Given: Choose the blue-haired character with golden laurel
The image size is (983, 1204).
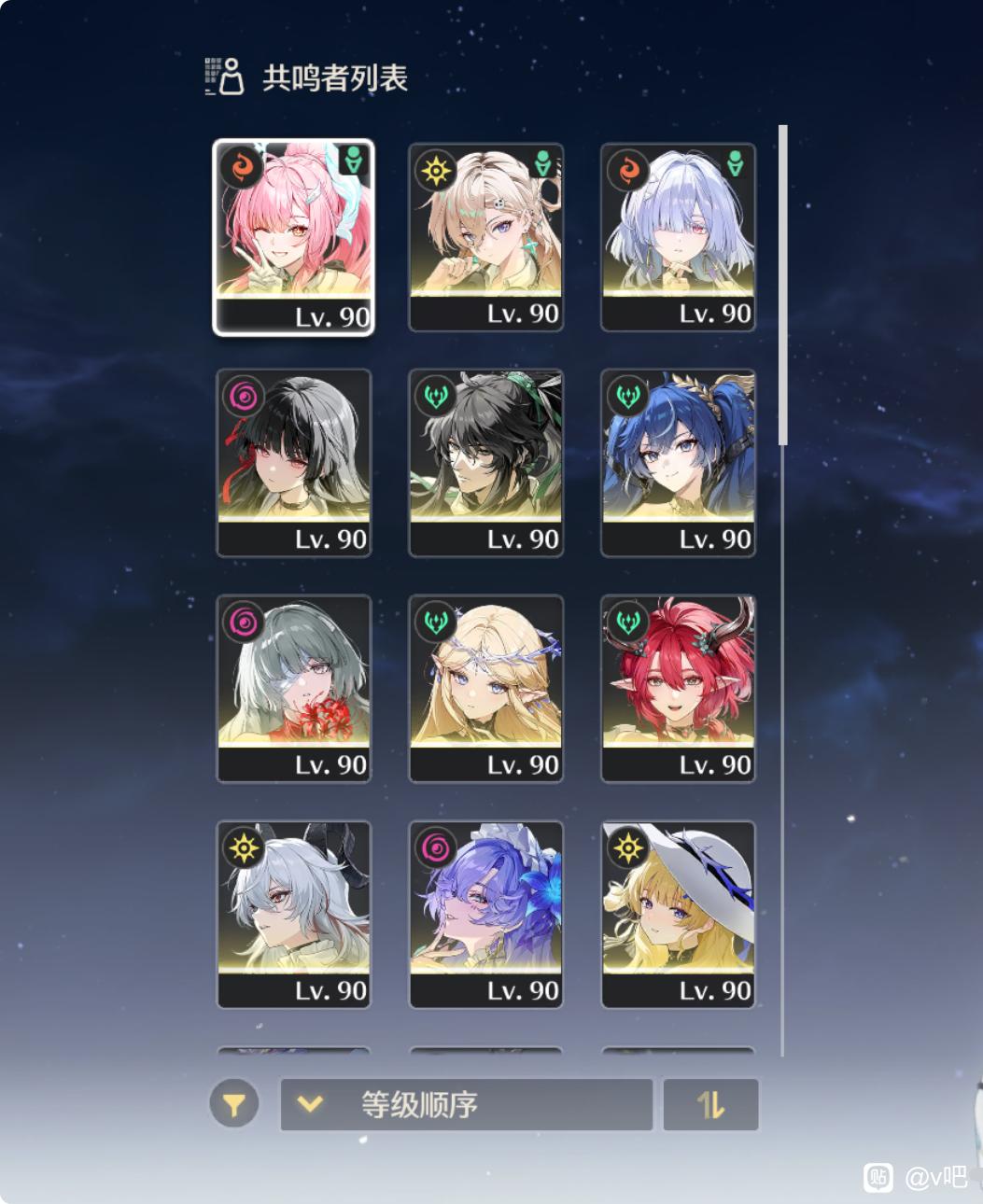Looking at the screenshot, I should tap(678, 463).
